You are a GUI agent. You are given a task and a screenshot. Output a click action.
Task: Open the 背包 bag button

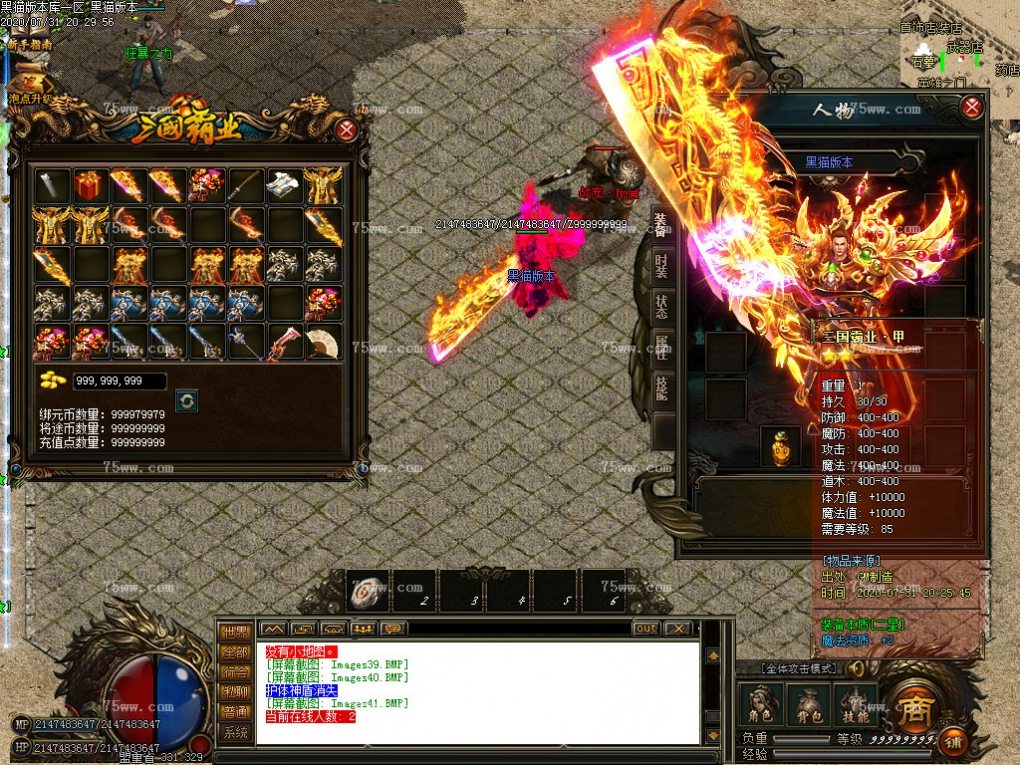click(808, 706)
